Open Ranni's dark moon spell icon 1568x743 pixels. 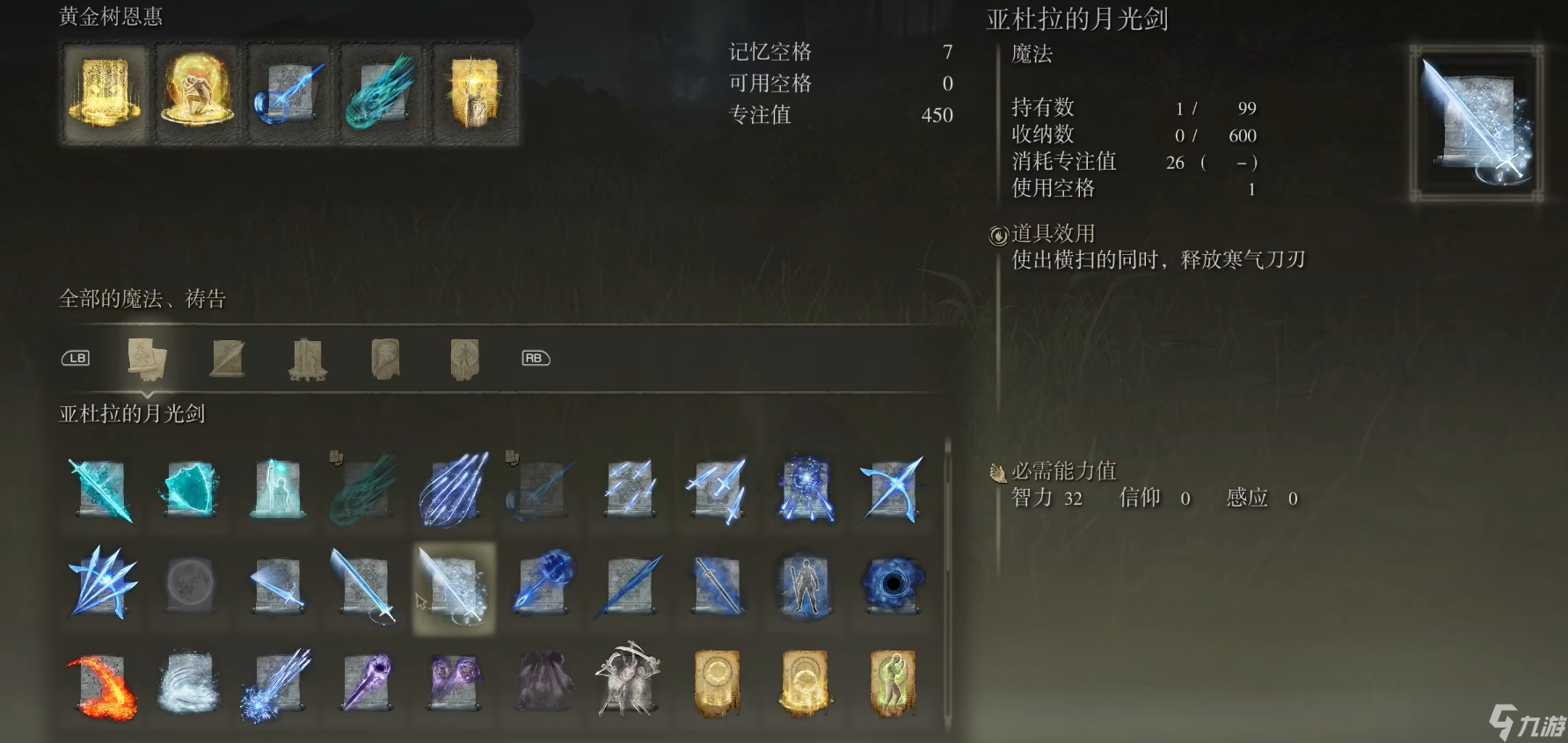(189, 587)
